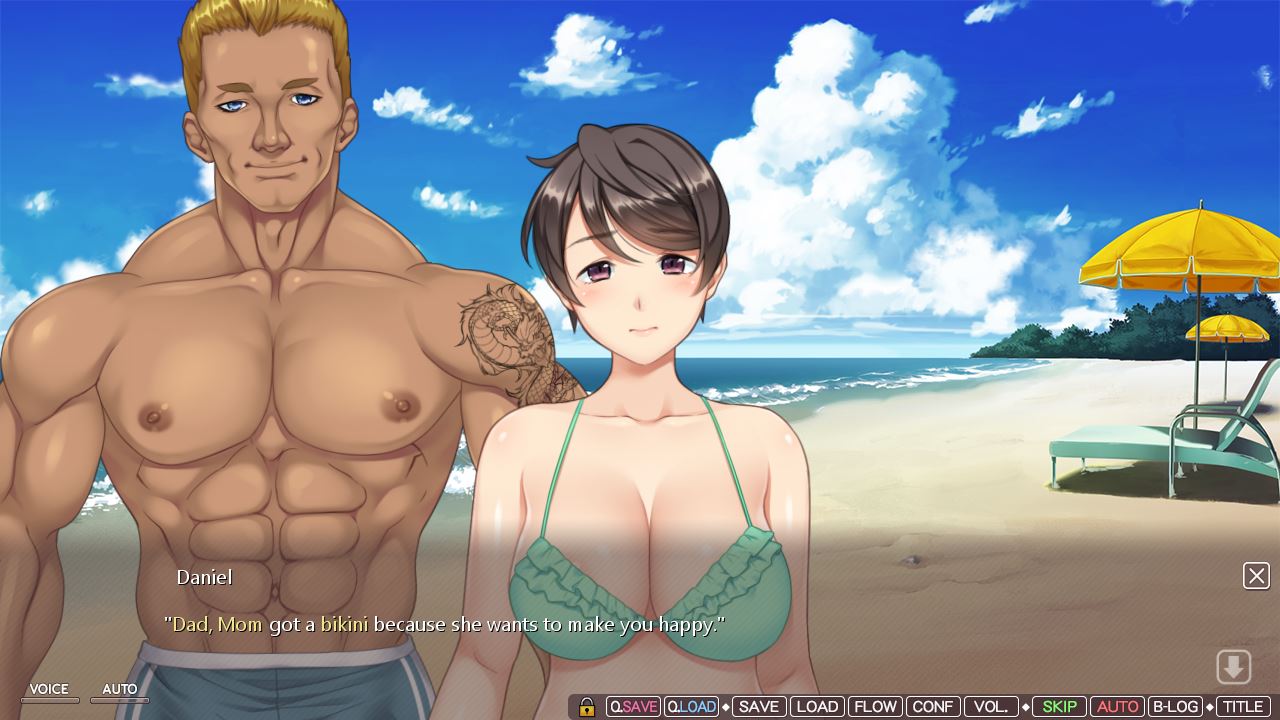Open the B-LOG message backlog
Viewport: 1280px width, 720px height.
click(x=1175, y=706)
